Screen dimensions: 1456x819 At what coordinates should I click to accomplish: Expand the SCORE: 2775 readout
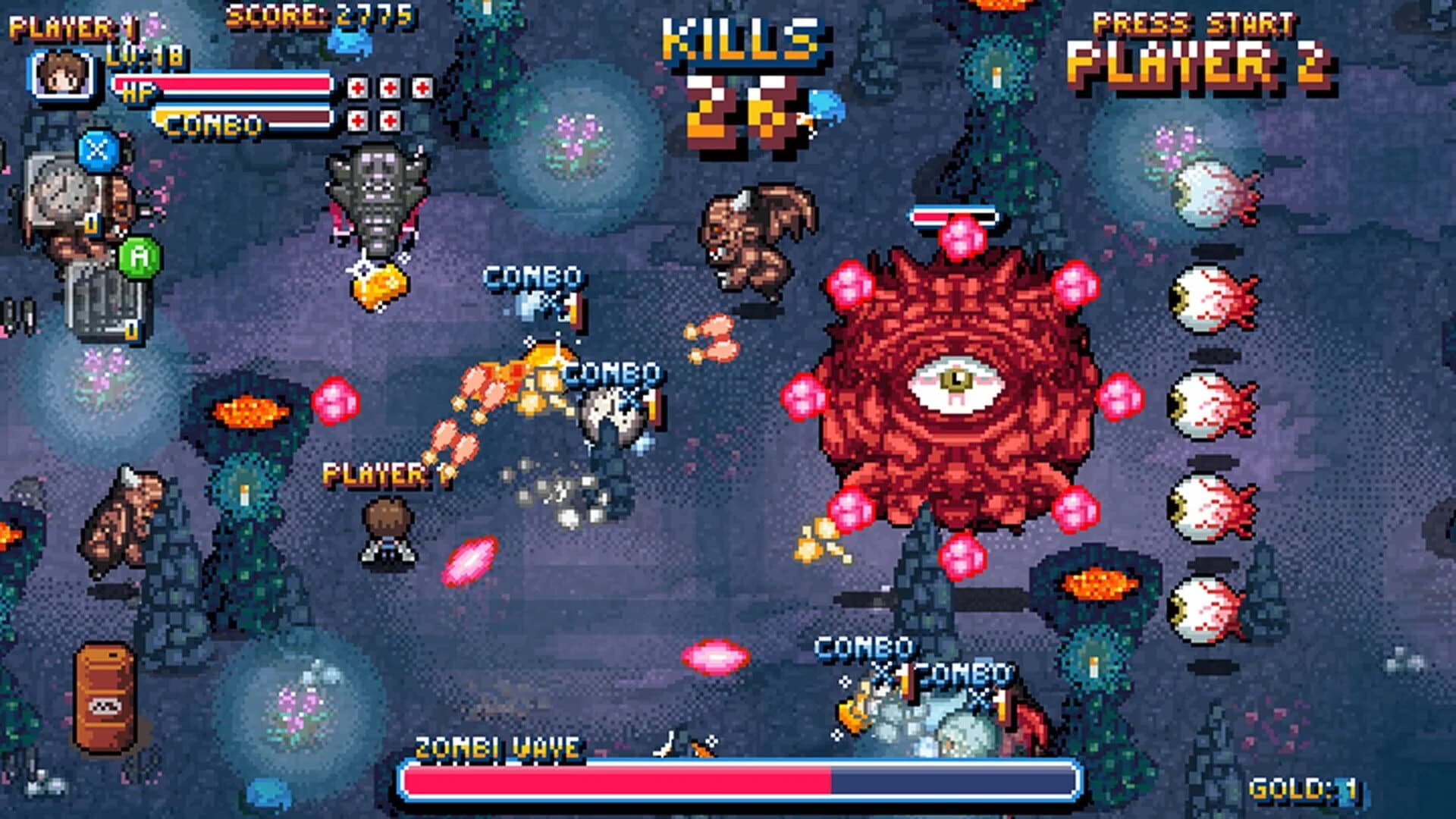(318, 15)
